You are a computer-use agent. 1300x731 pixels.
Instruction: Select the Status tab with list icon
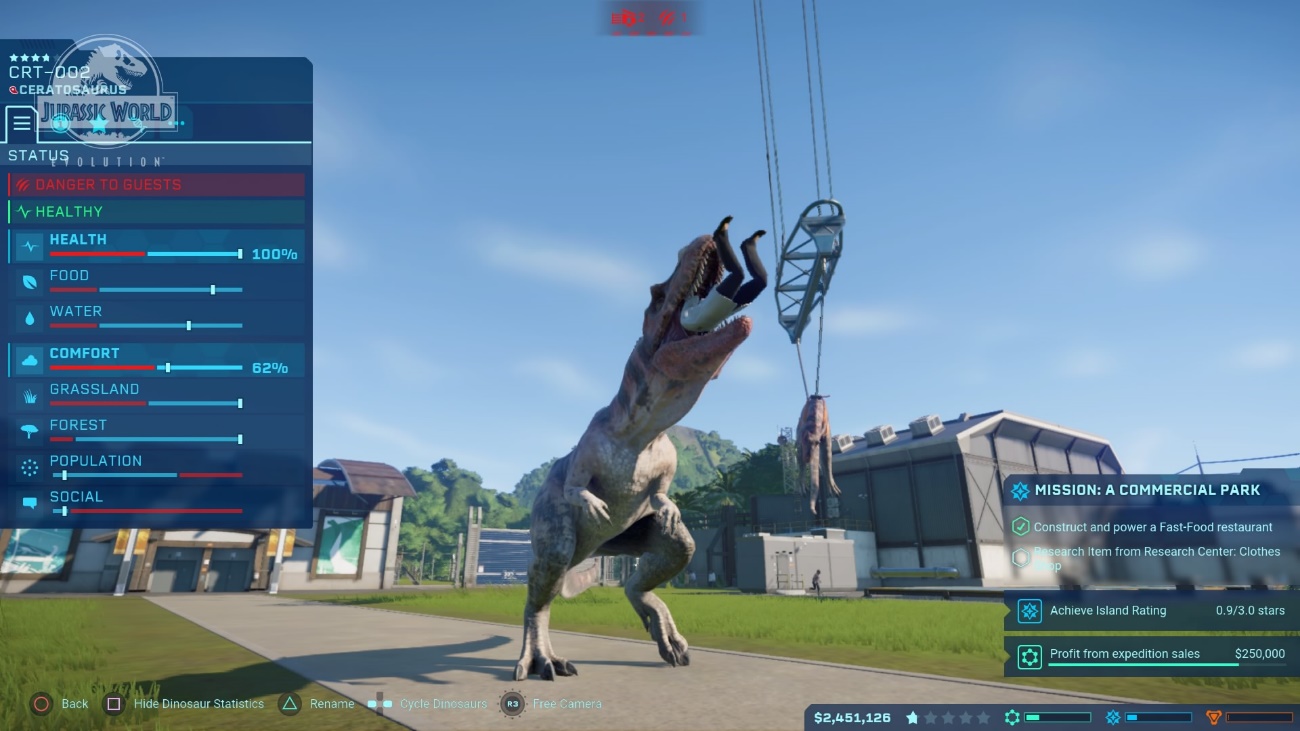[21, 124]
